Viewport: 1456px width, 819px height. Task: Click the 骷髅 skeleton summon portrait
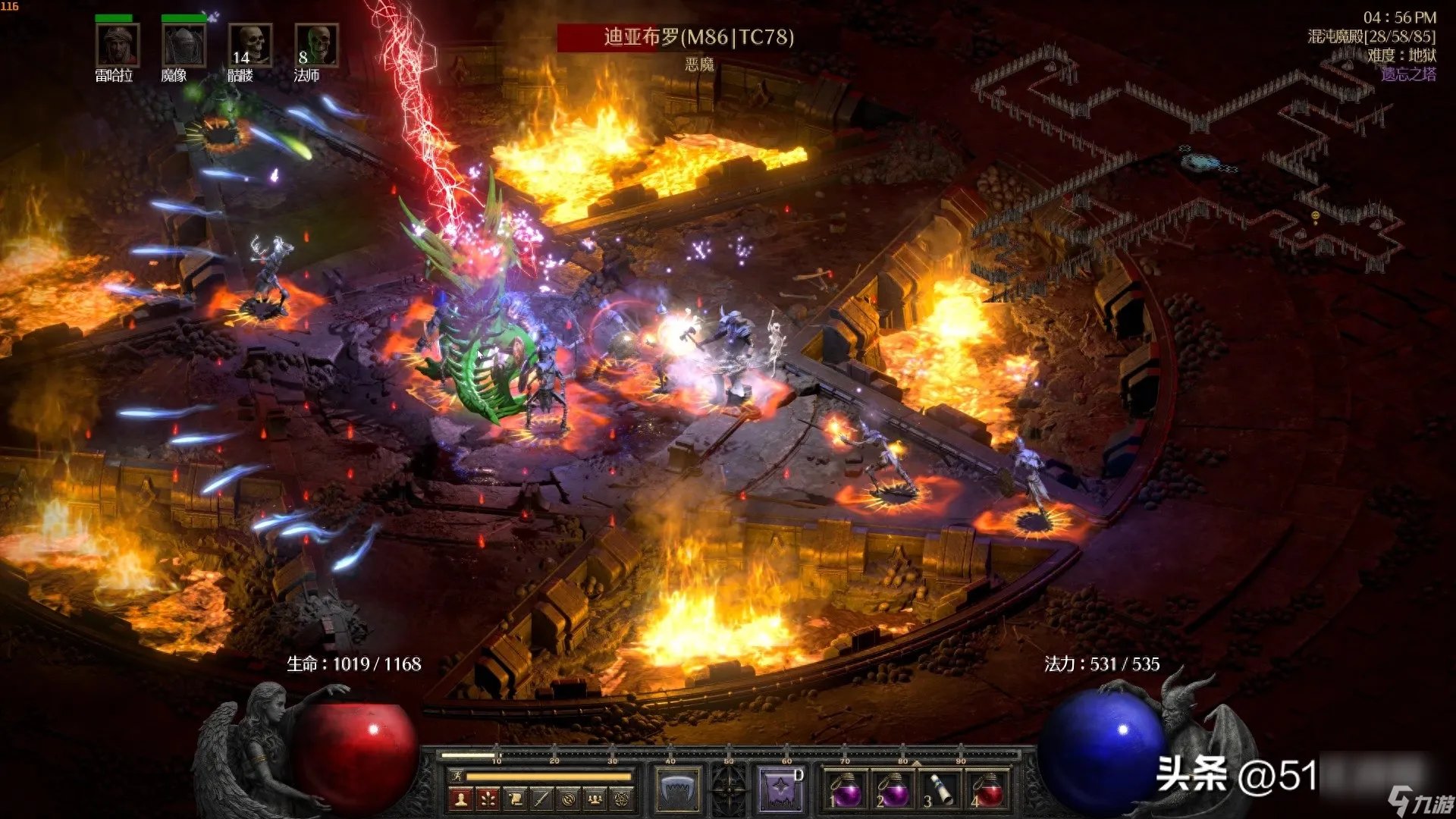(x=249, y=45)
